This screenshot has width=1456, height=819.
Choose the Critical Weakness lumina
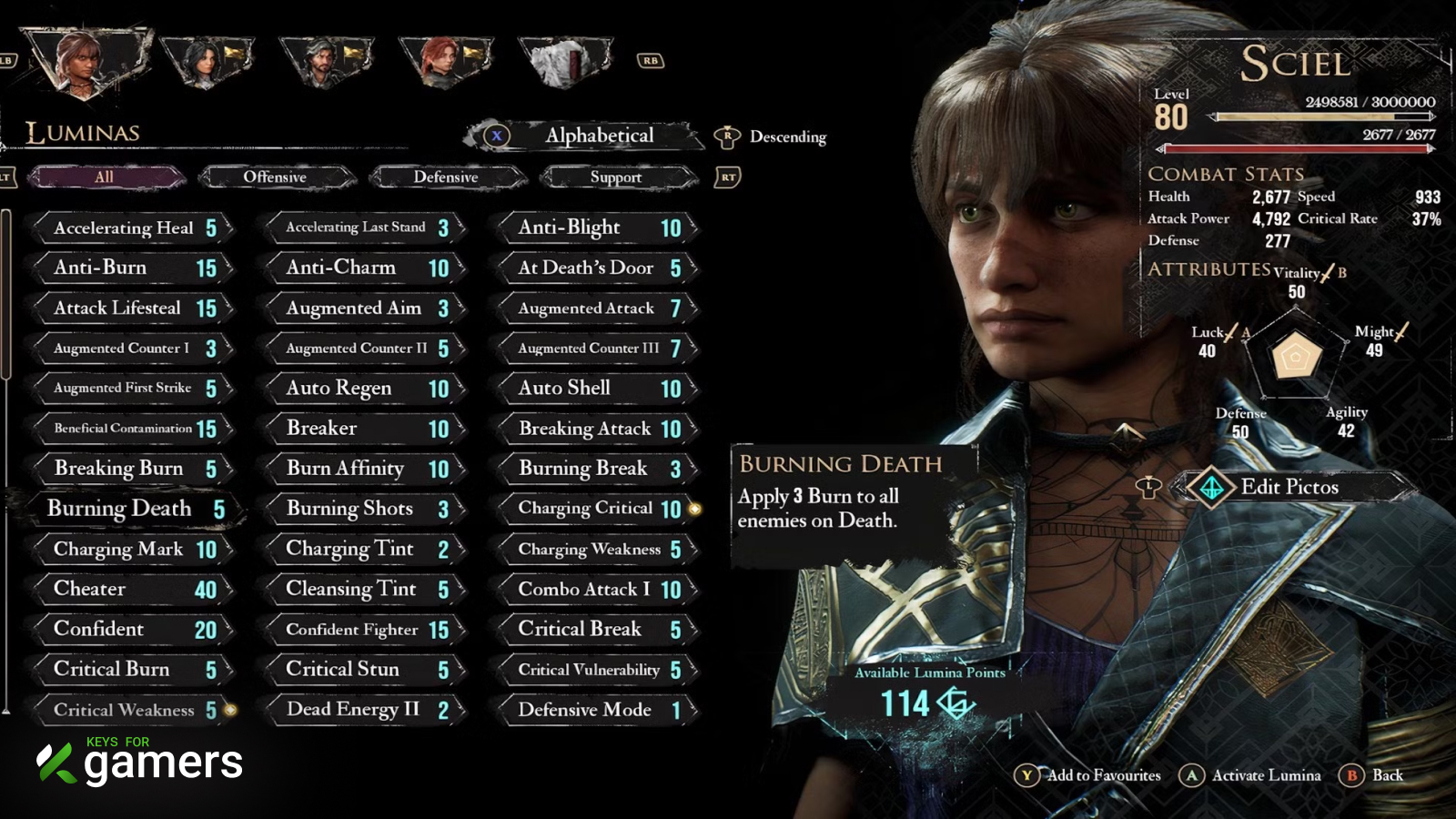click(x=132, y=710)
